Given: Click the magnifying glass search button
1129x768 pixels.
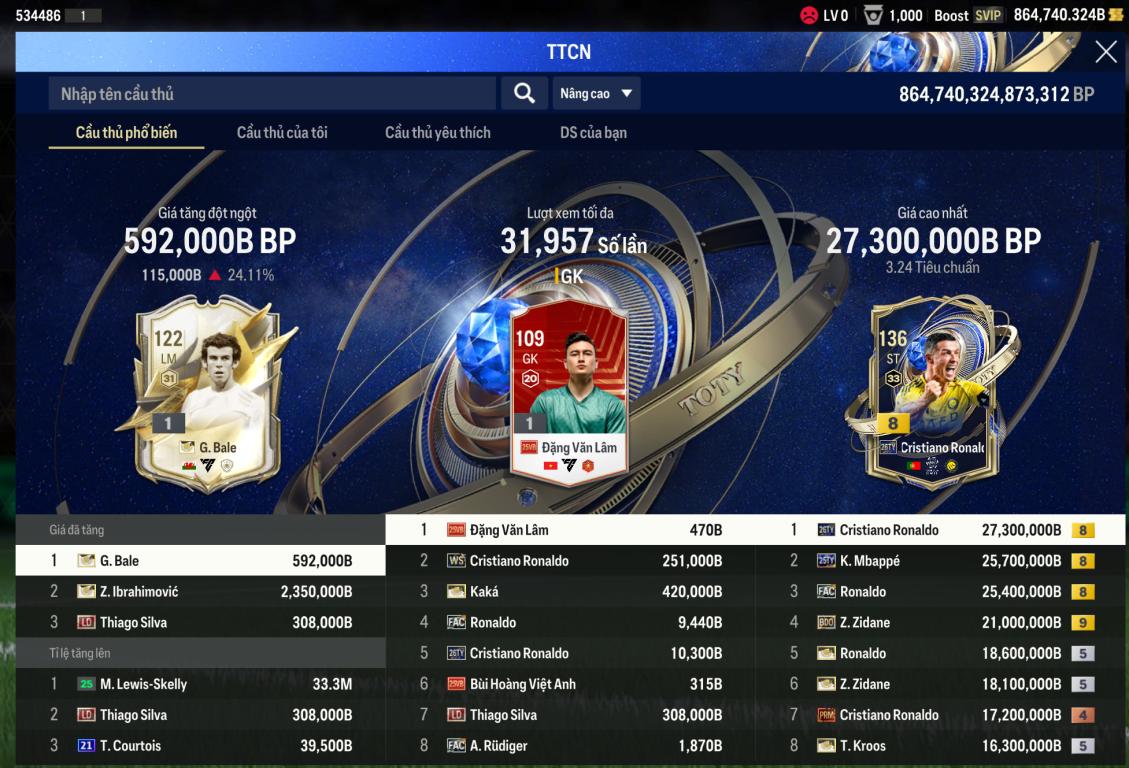Looking at the screenshot, I should (524, 94).
